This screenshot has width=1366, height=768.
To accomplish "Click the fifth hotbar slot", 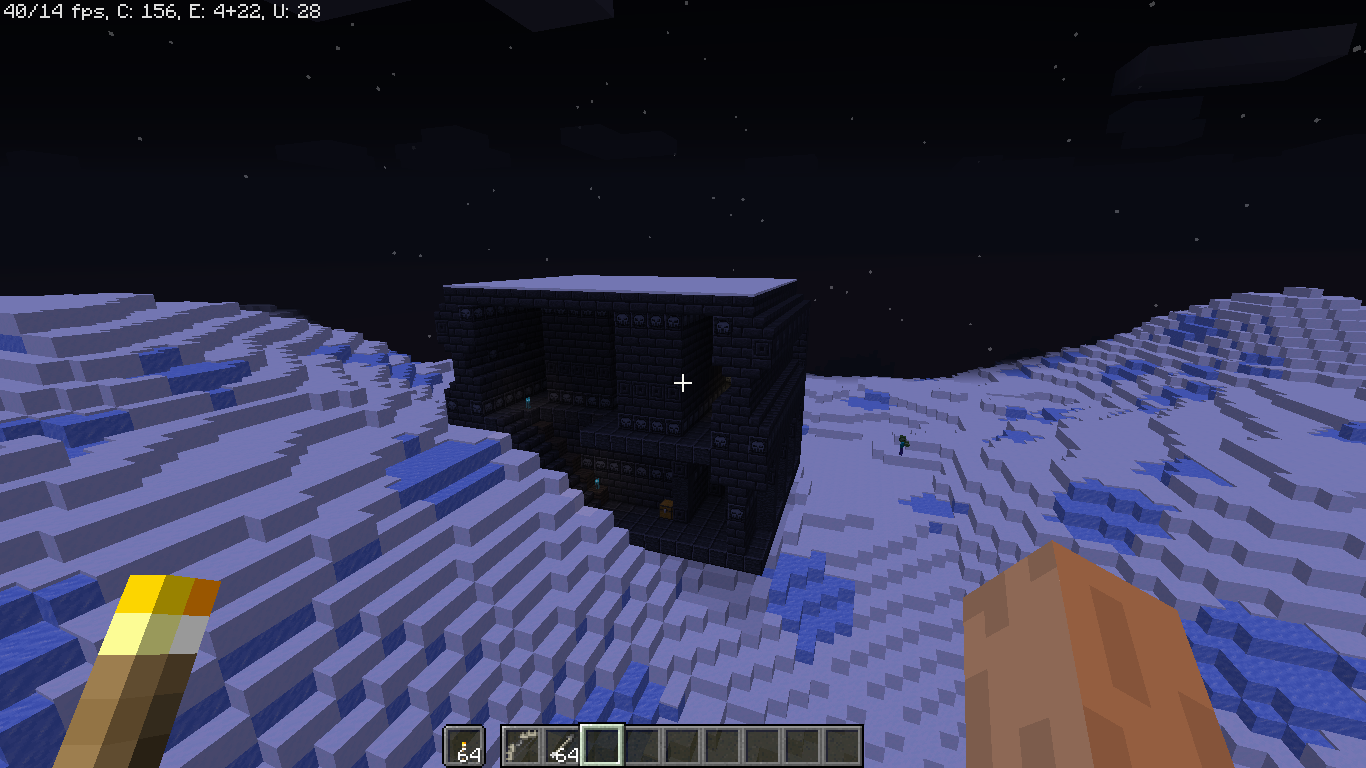I will pyautogui.click(x=684, y=746).
